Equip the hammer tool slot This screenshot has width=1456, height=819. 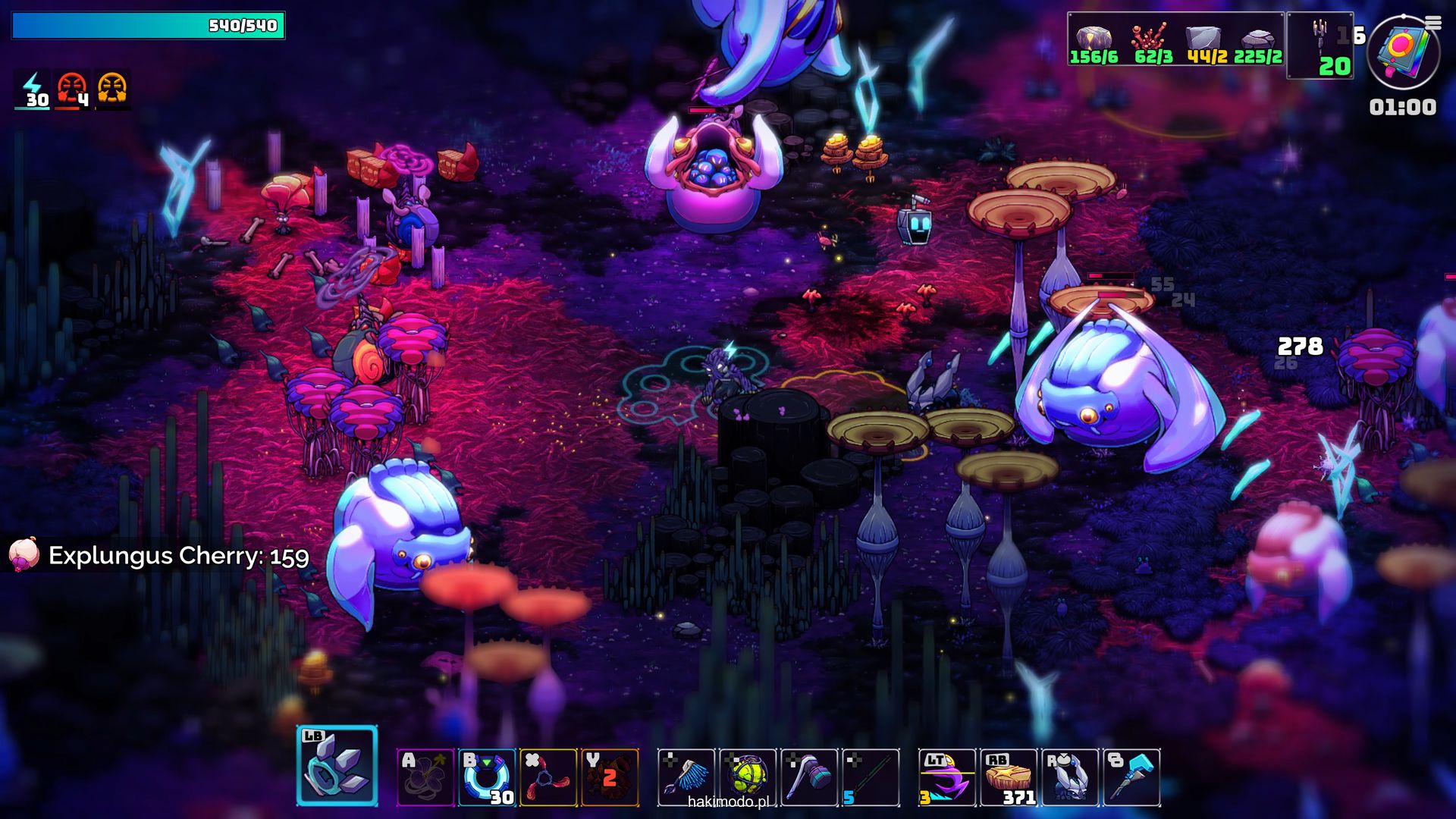(809, 777)
